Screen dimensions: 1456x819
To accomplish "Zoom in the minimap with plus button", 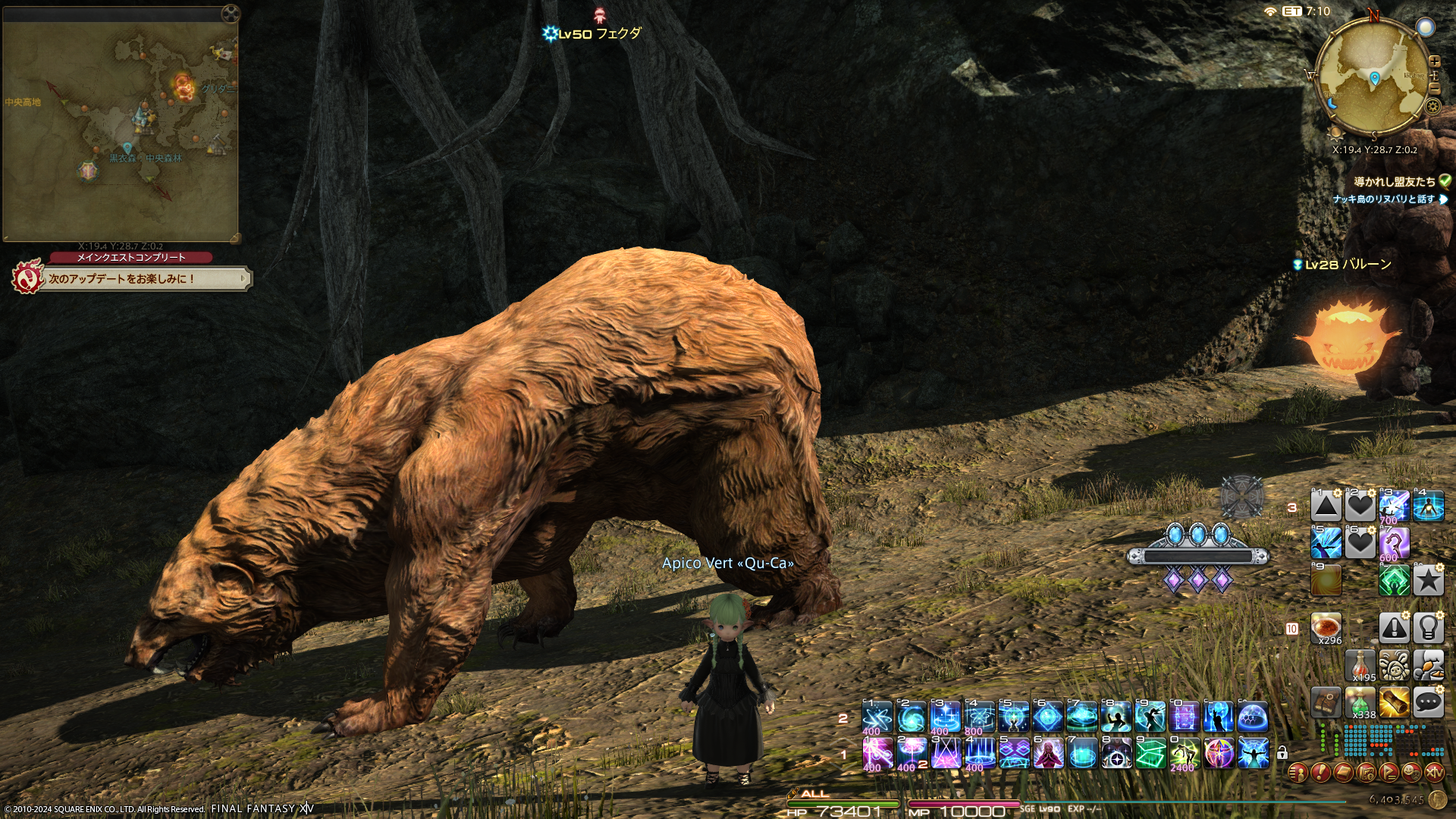I will (1434, 61).
